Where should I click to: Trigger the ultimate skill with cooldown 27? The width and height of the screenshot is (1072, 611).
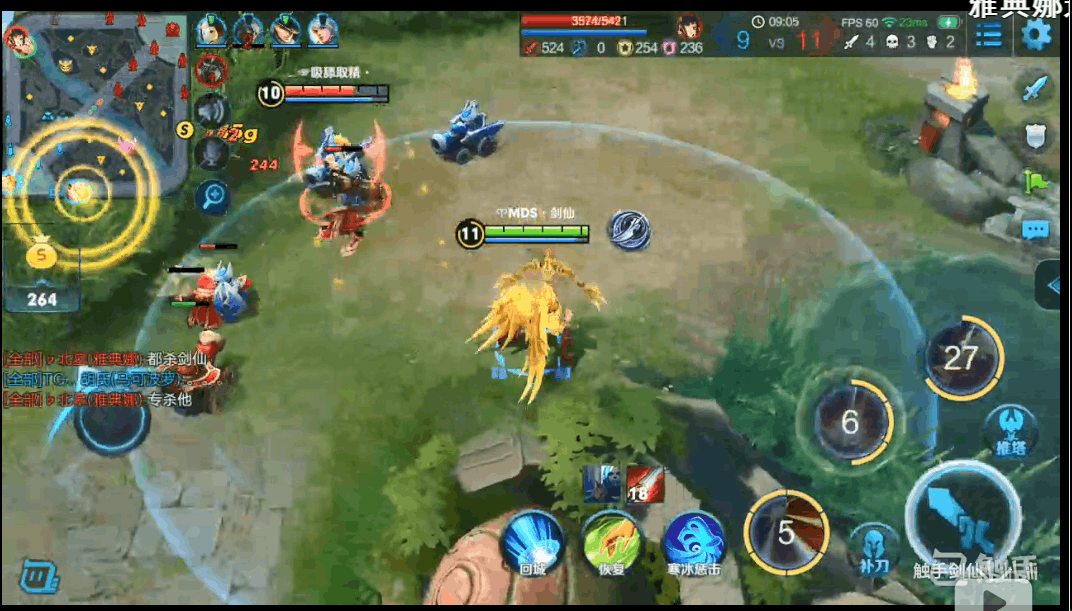(x=961, y=358)
